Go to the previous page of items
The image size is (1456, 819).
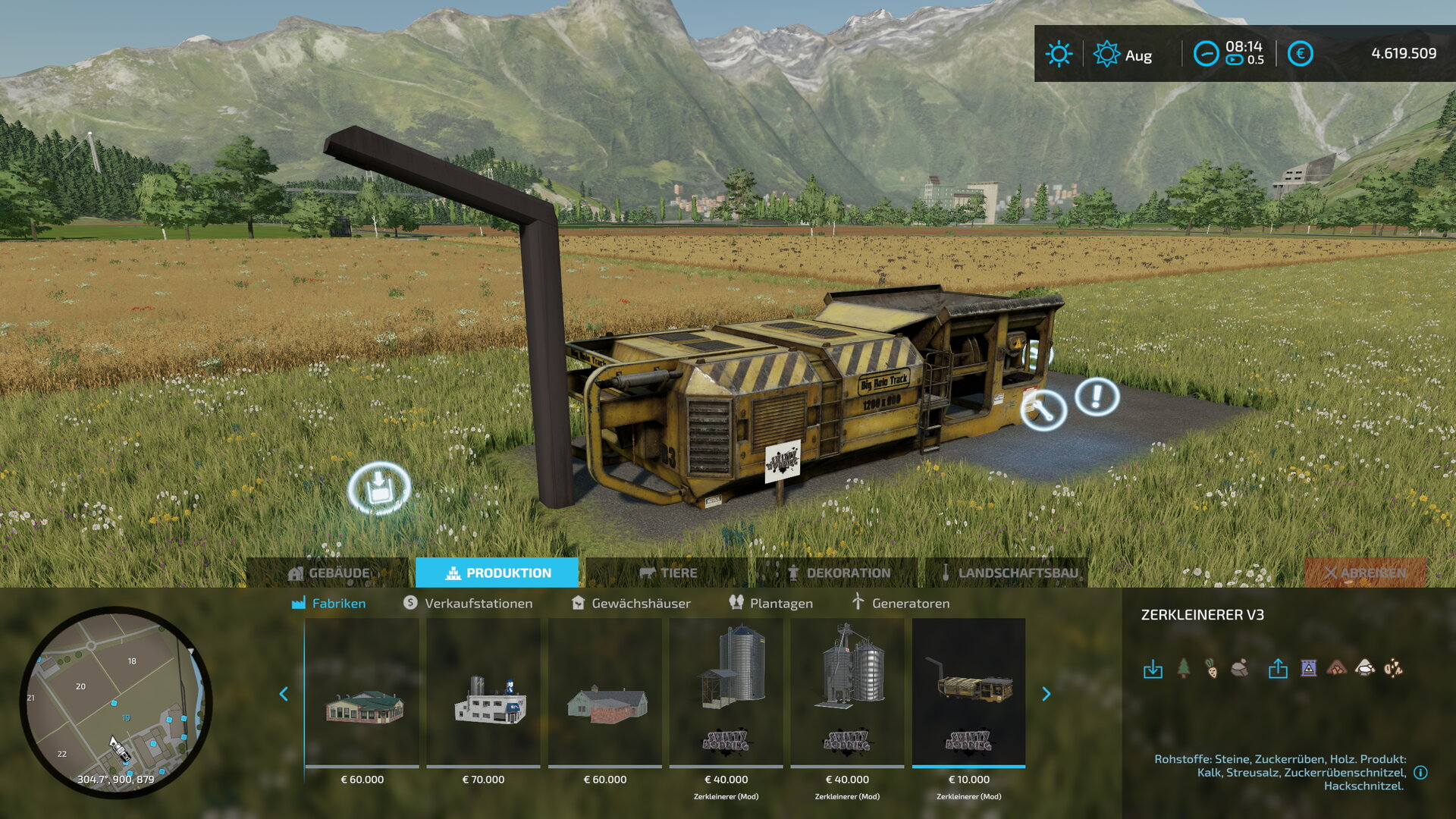tap(284, 694)
